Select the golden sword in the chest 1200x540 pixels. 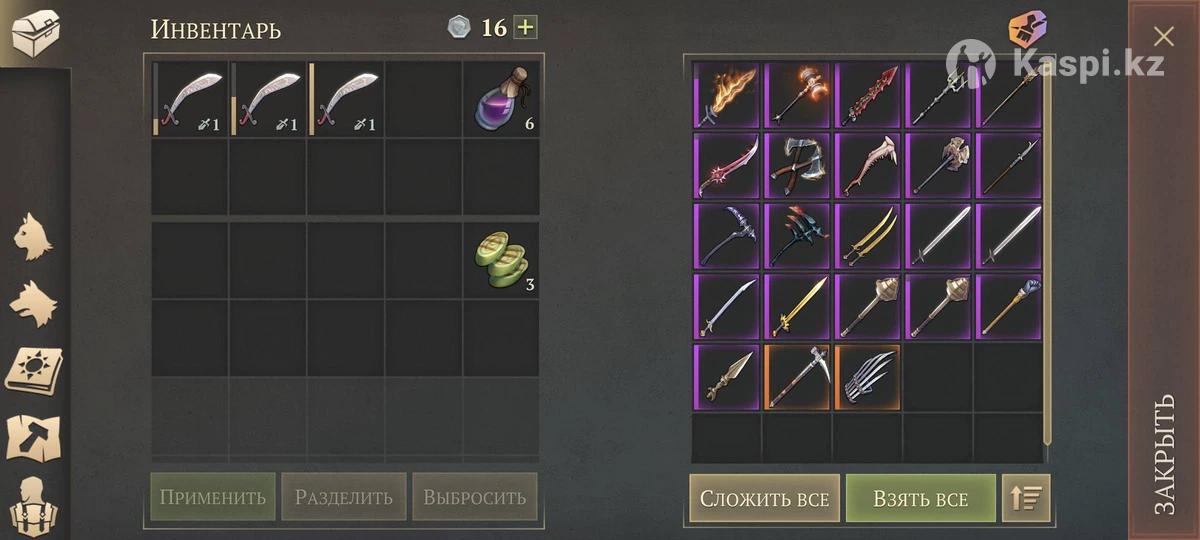click(x=797, y=306)
